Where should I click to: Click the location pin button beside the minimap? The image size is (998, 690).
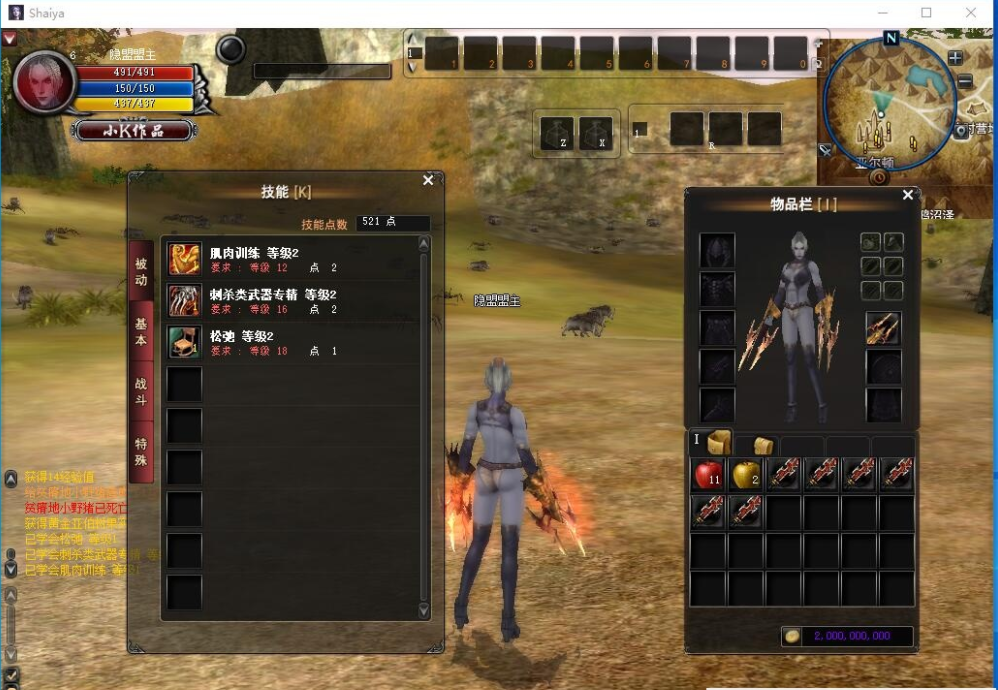point(960,132)
